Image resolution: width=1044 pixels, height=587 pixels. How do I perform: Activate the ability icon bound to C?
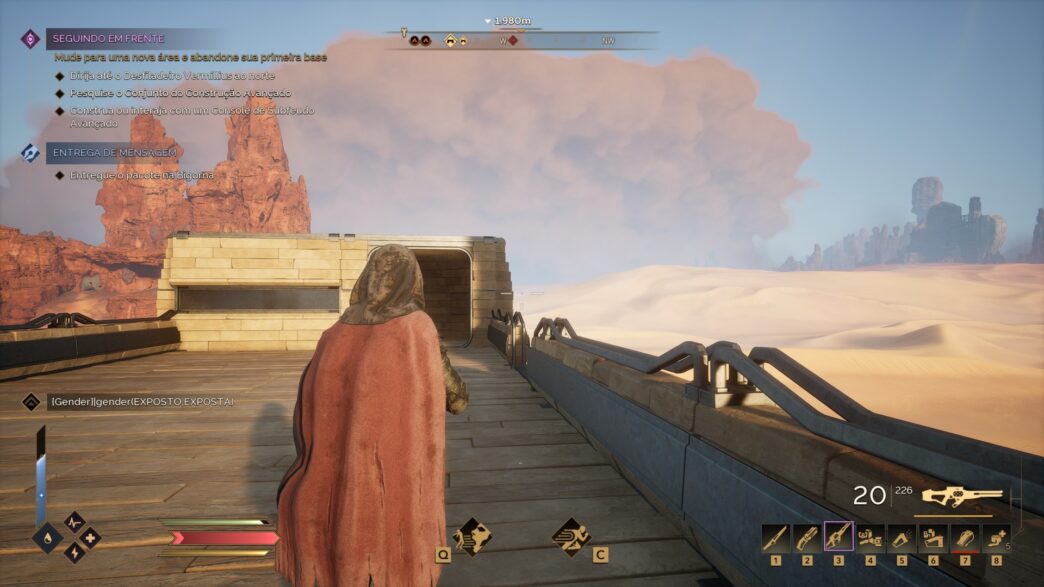pos(571,536)
